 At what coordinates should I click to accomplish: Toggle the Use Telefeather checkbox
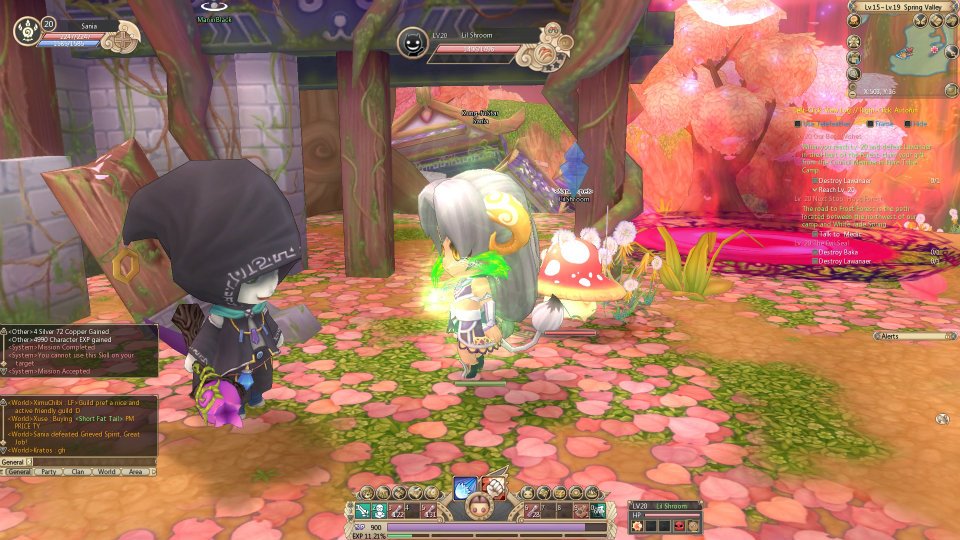(x=800, y=124)
